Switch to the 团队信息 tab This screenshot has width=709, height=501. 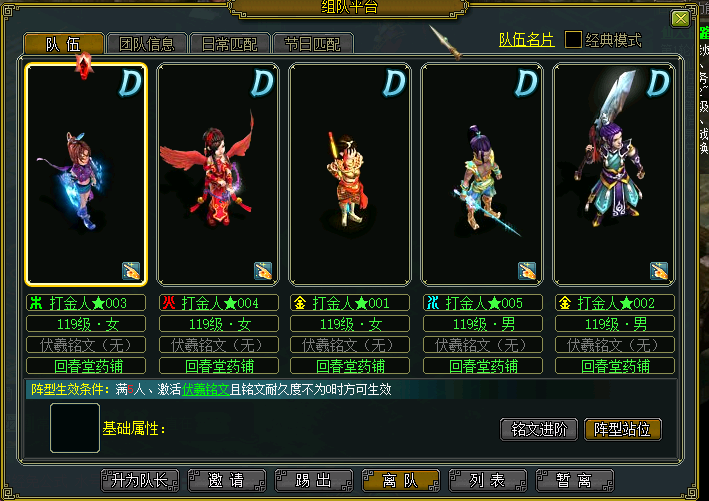click(x=146, y=44)
